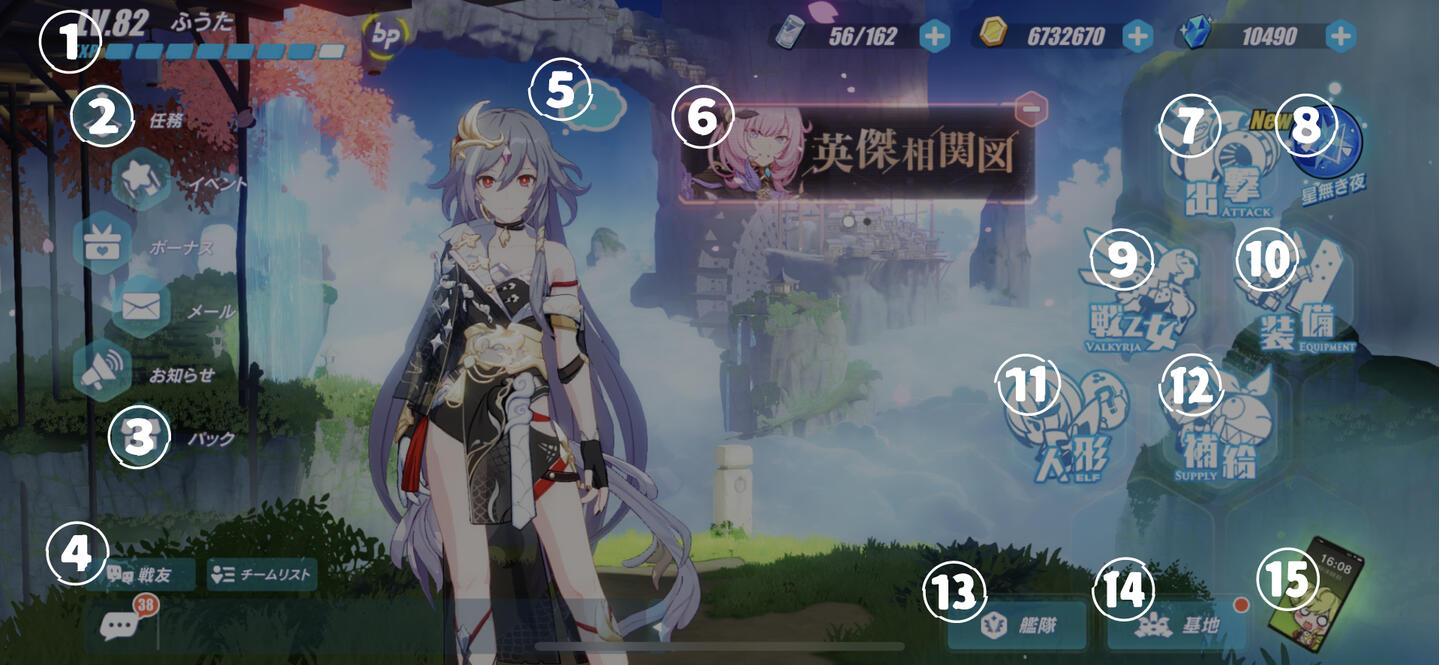Add coins with the plus button
The height and width of the screenshot is (665, 1439).
pos(1138,37)
